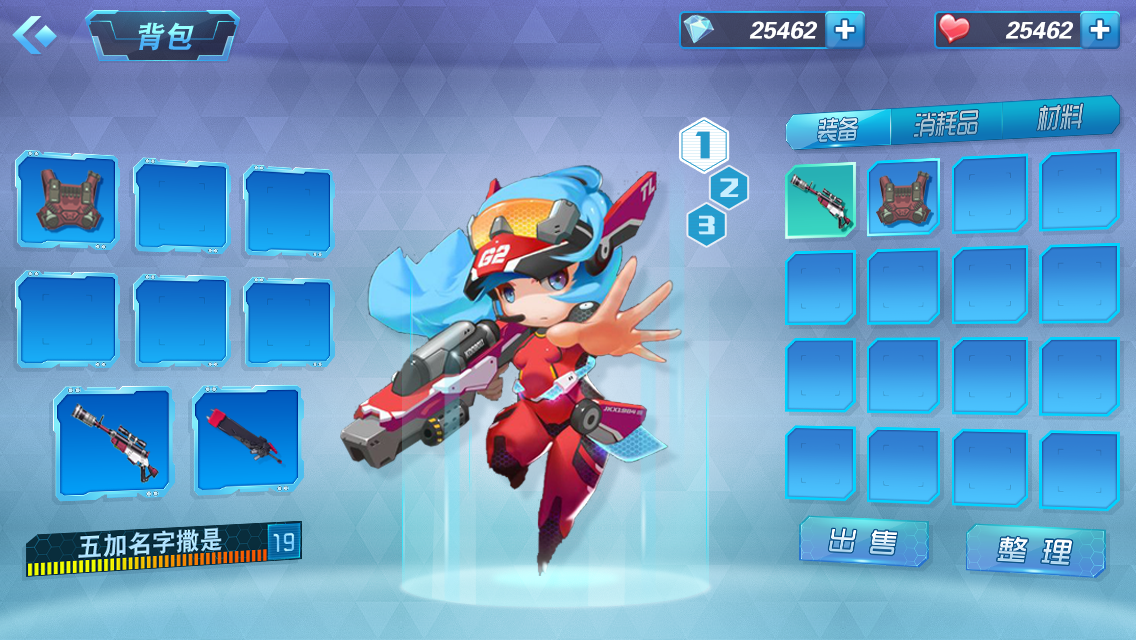Viewport: 1136px width, 640px height.
Task: Open the 消耗品 consumables tab
Action: [x=946, y=123]
